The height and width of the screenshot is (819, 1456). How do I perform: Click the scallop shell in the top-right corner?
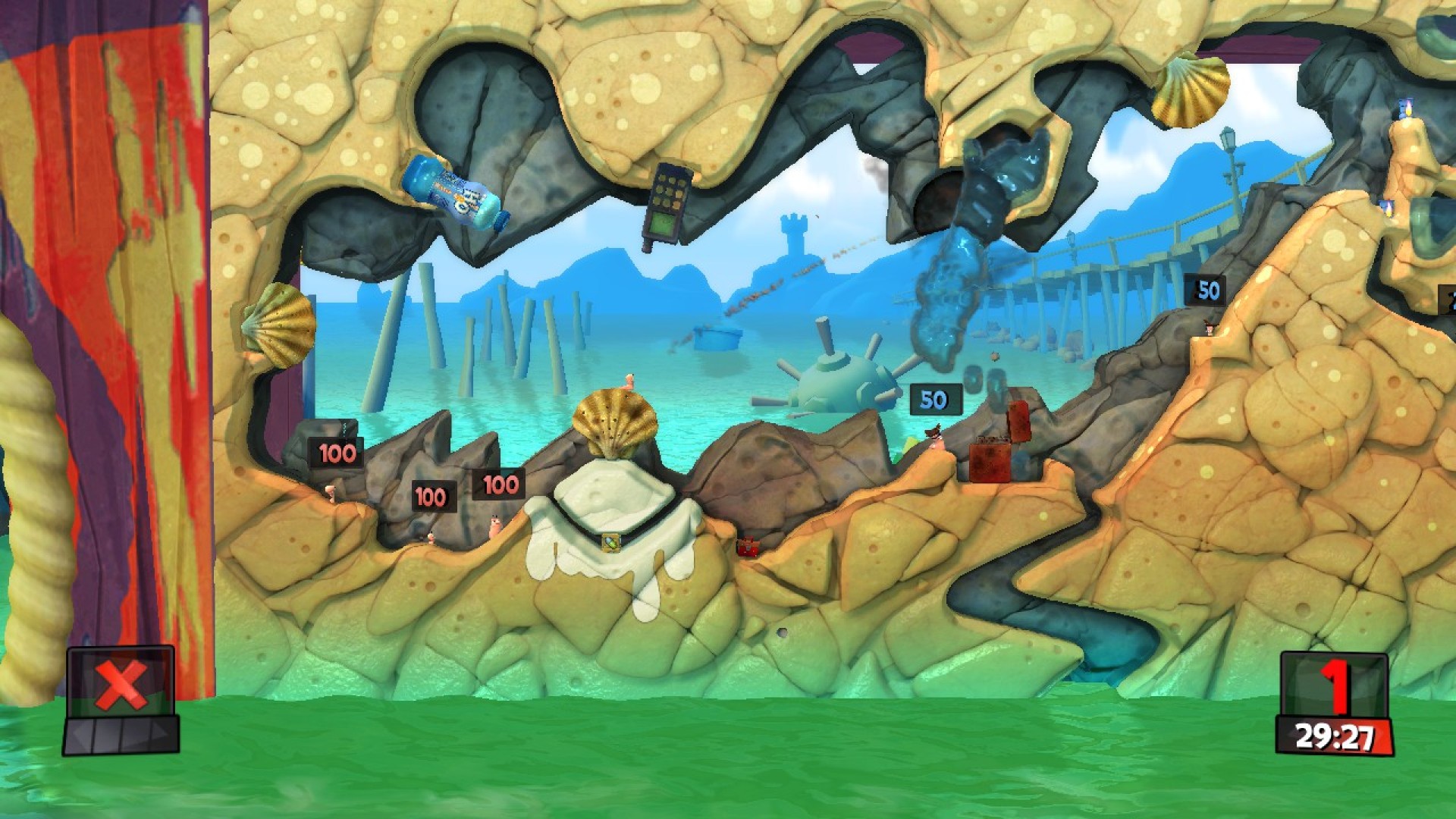[1191, 91]
